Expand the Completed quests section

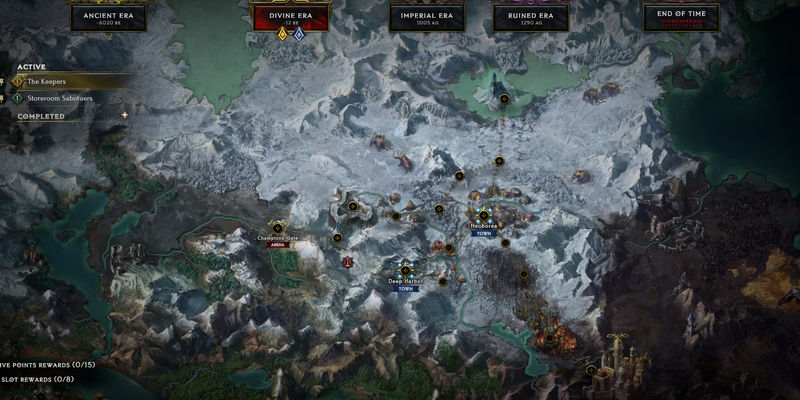pyautogui.click(x=42, y=116)
